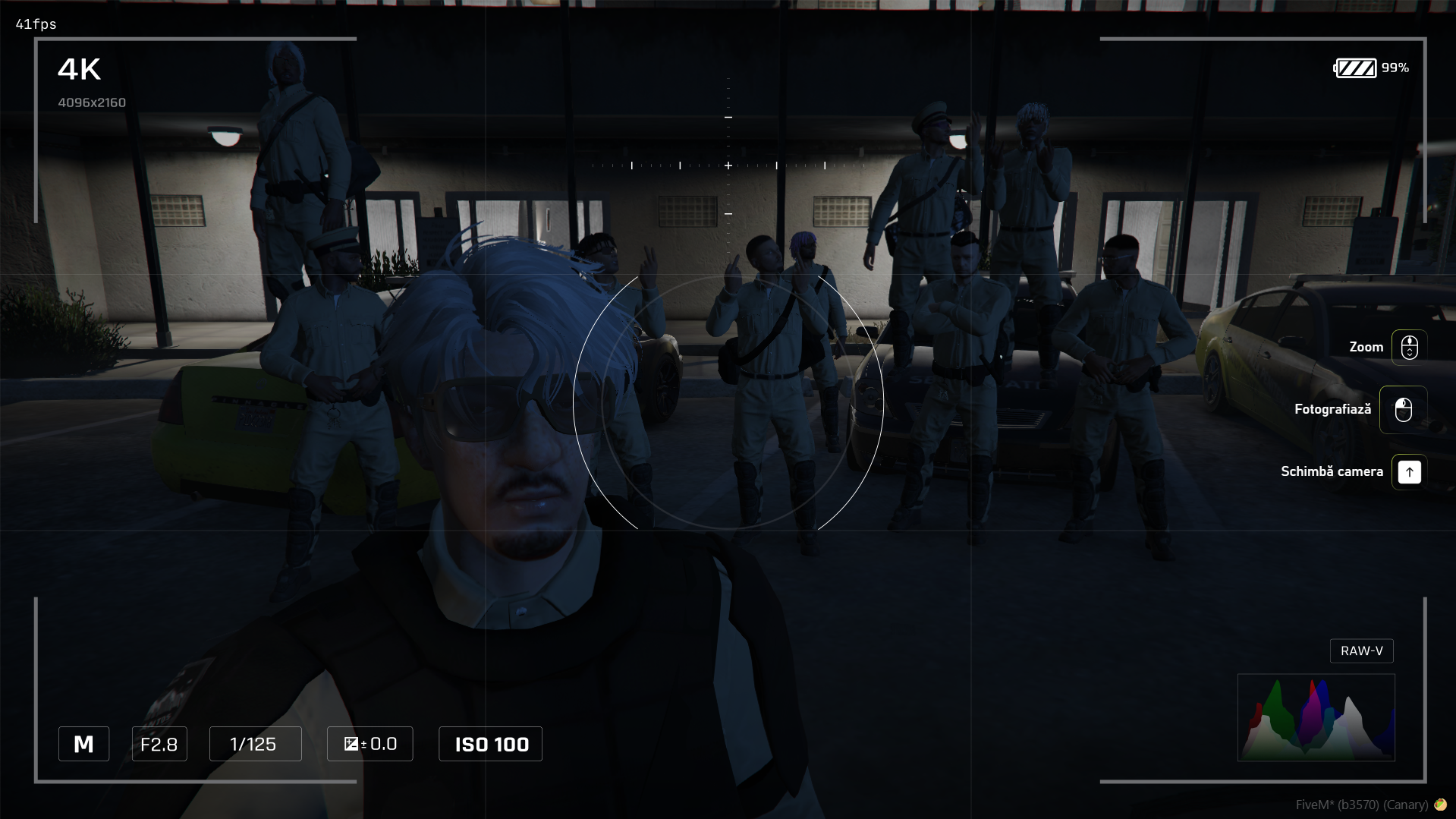The height and width of the screenshot is (819, 1456).
Task: Switch the 4K resolution setting
Action: tap(80, 70)
